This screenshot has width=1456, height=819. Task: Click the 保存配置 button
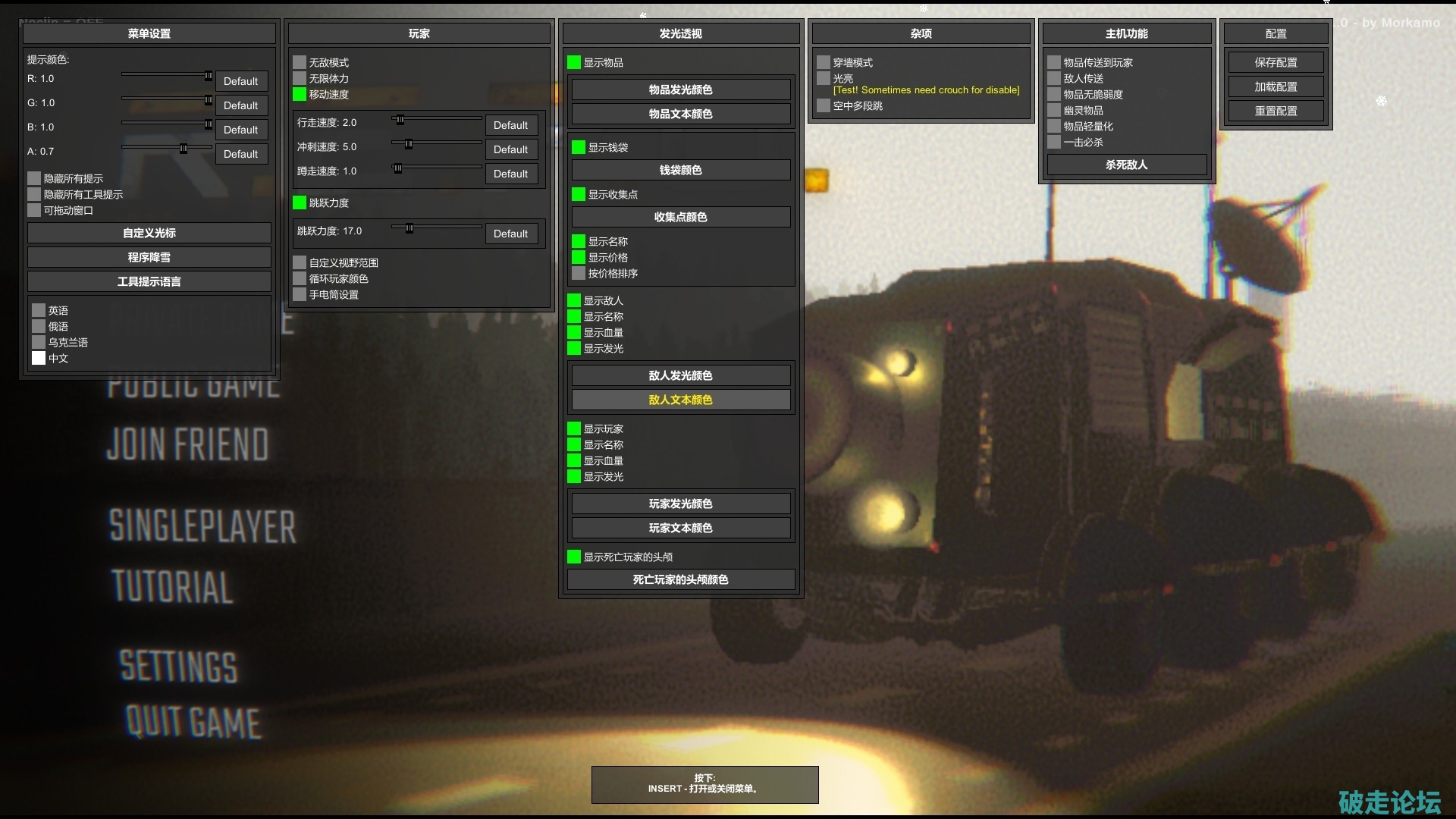coord(1276,63)
